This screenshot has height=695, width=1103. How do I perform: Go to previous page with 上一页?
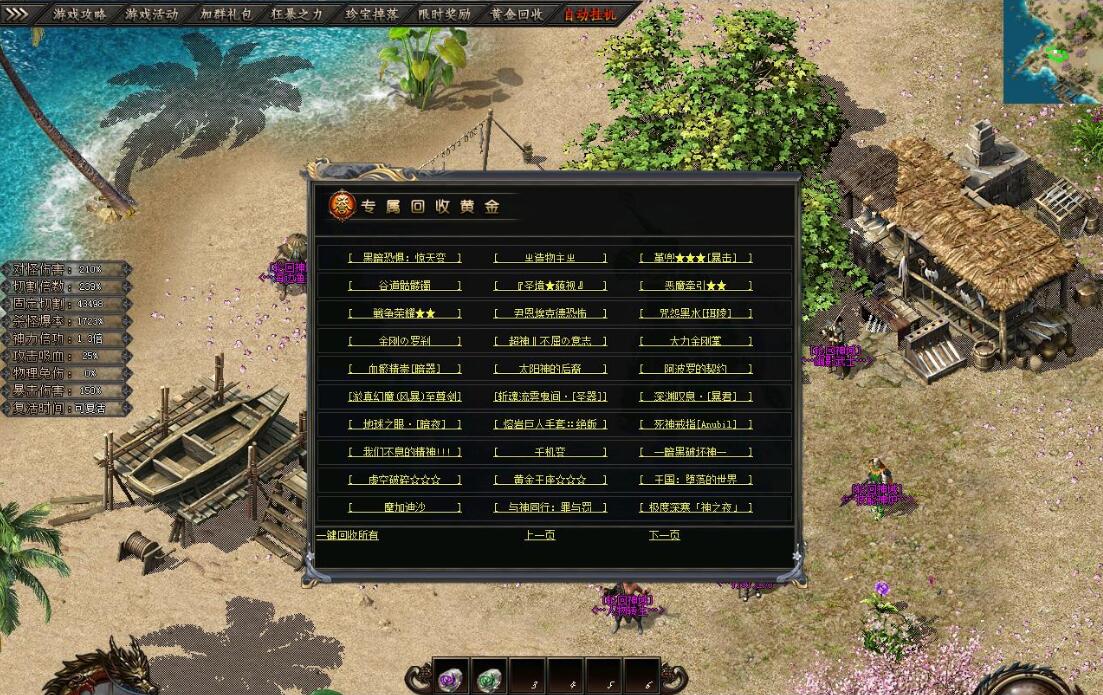(x=540, y=535)
